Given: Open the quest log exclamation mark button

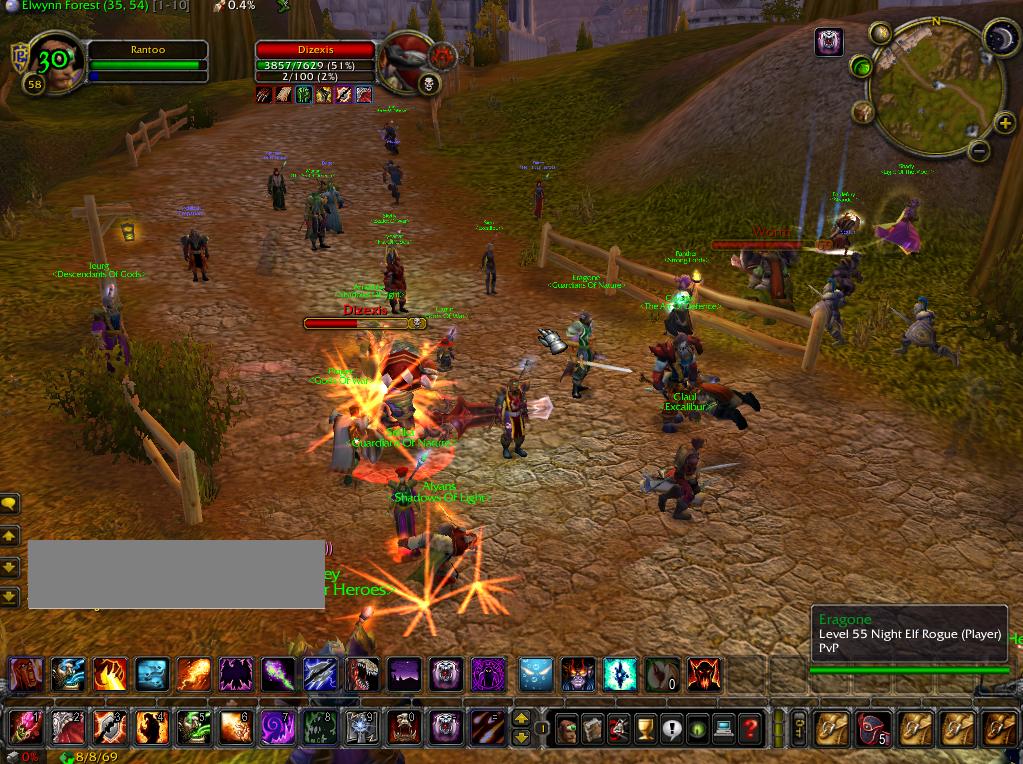Looking at the screenshot, I should (x=671, y=729).
